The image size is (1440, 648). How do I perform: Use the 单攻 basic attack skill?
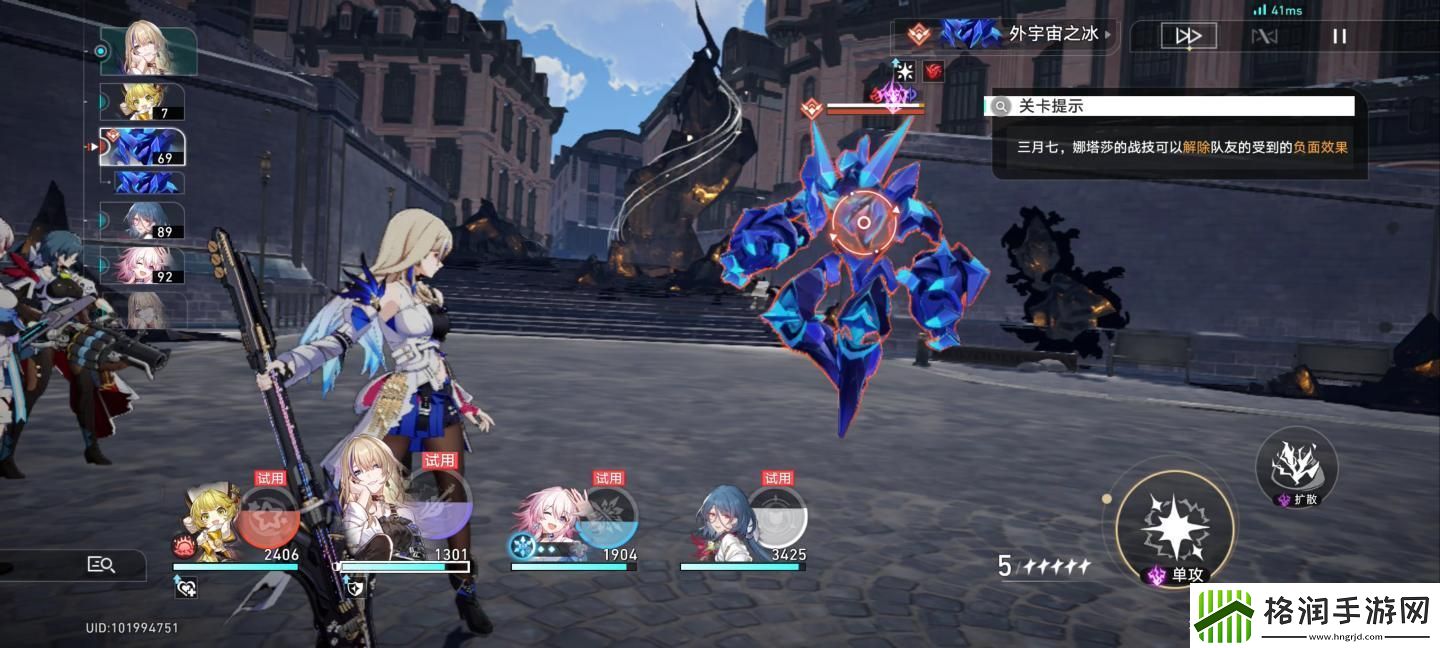tap(1175, 523)
